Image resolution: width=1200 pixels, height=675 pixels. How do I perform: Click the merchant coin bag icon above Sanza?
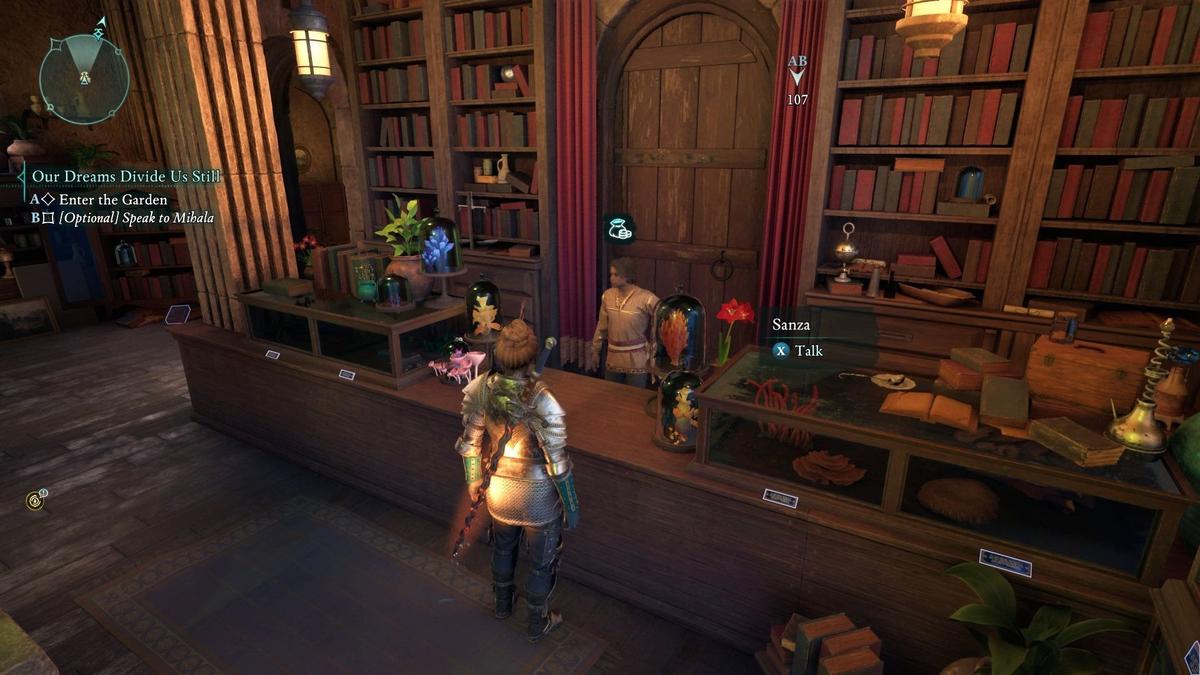click(620, 230)
